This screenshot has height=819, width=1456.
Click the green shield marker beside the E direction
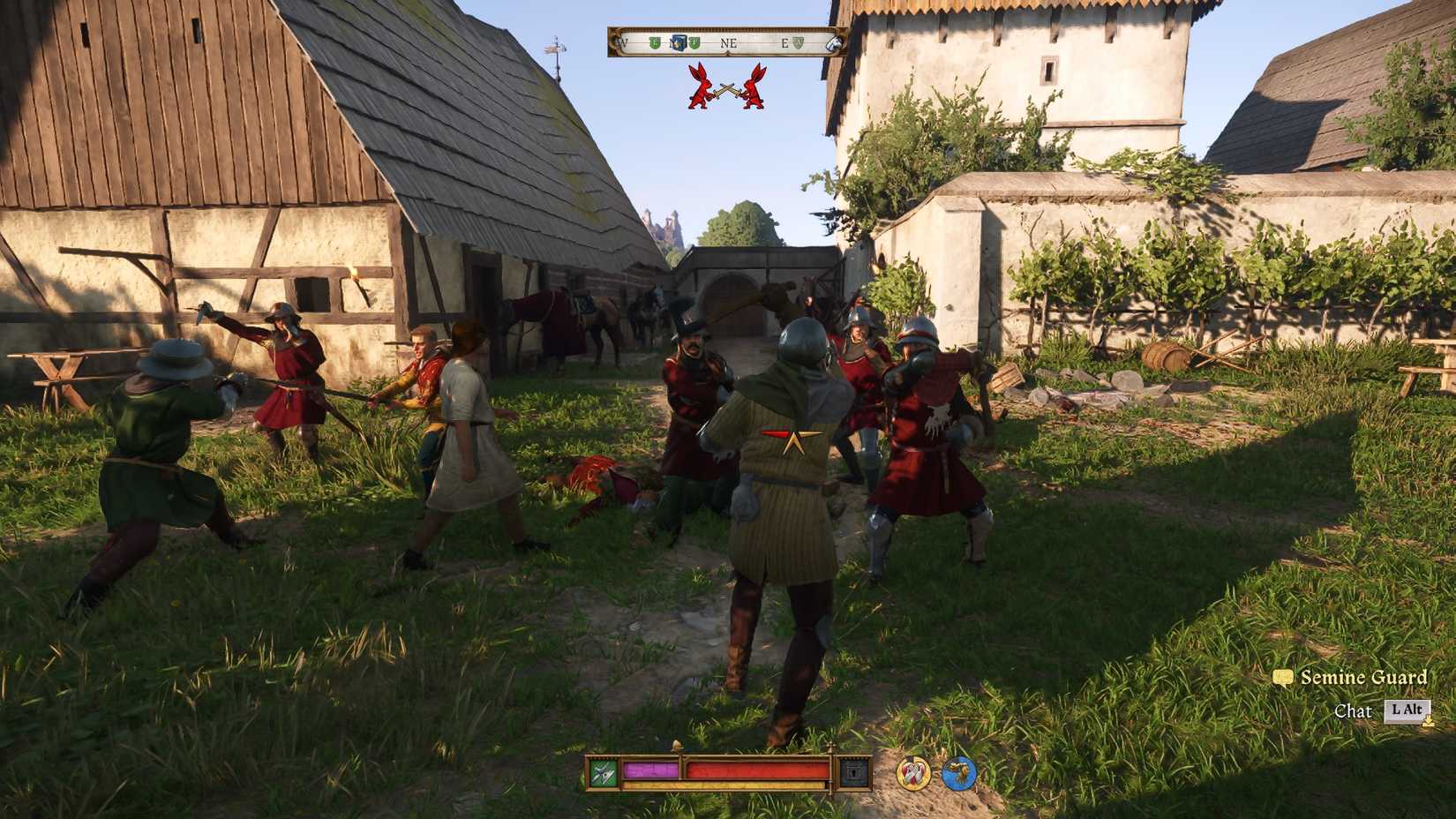pyautogui.click(x=798, y=42)
